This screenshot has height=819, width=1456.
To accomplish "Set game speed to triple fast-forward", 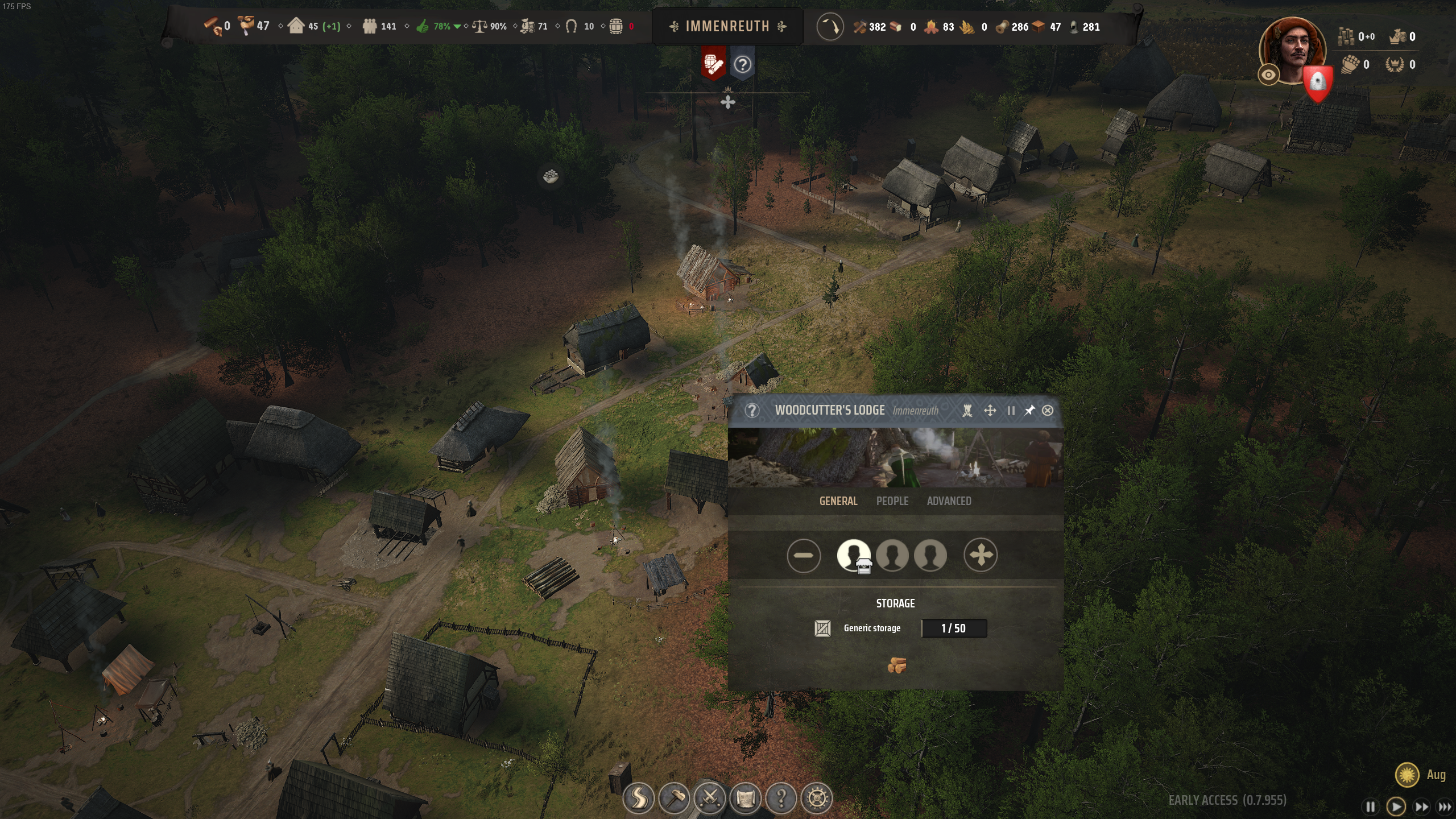I will pyautogui.click(x=1445, y=806).
